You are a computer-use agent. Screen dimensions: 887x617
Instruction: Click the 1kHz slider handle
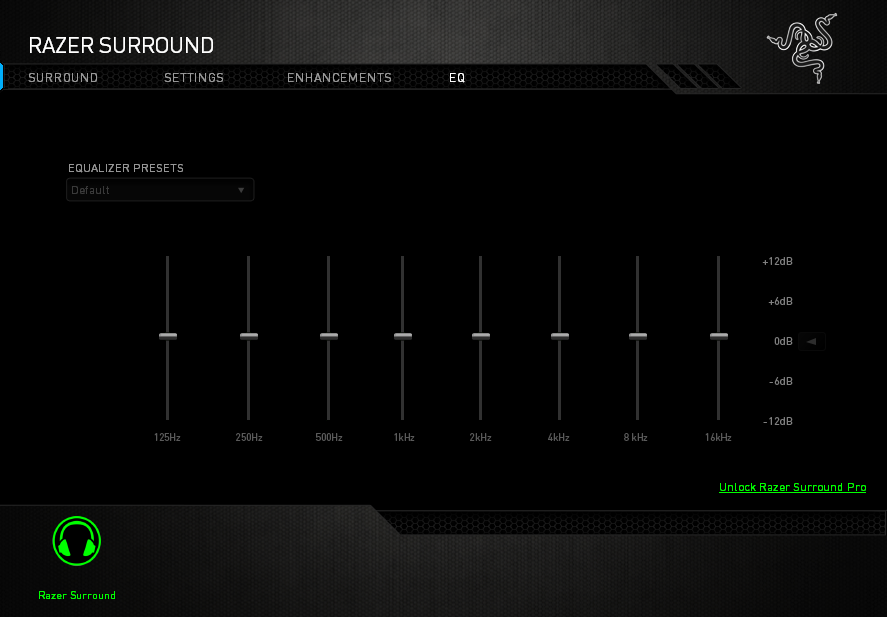coord(403,336)
